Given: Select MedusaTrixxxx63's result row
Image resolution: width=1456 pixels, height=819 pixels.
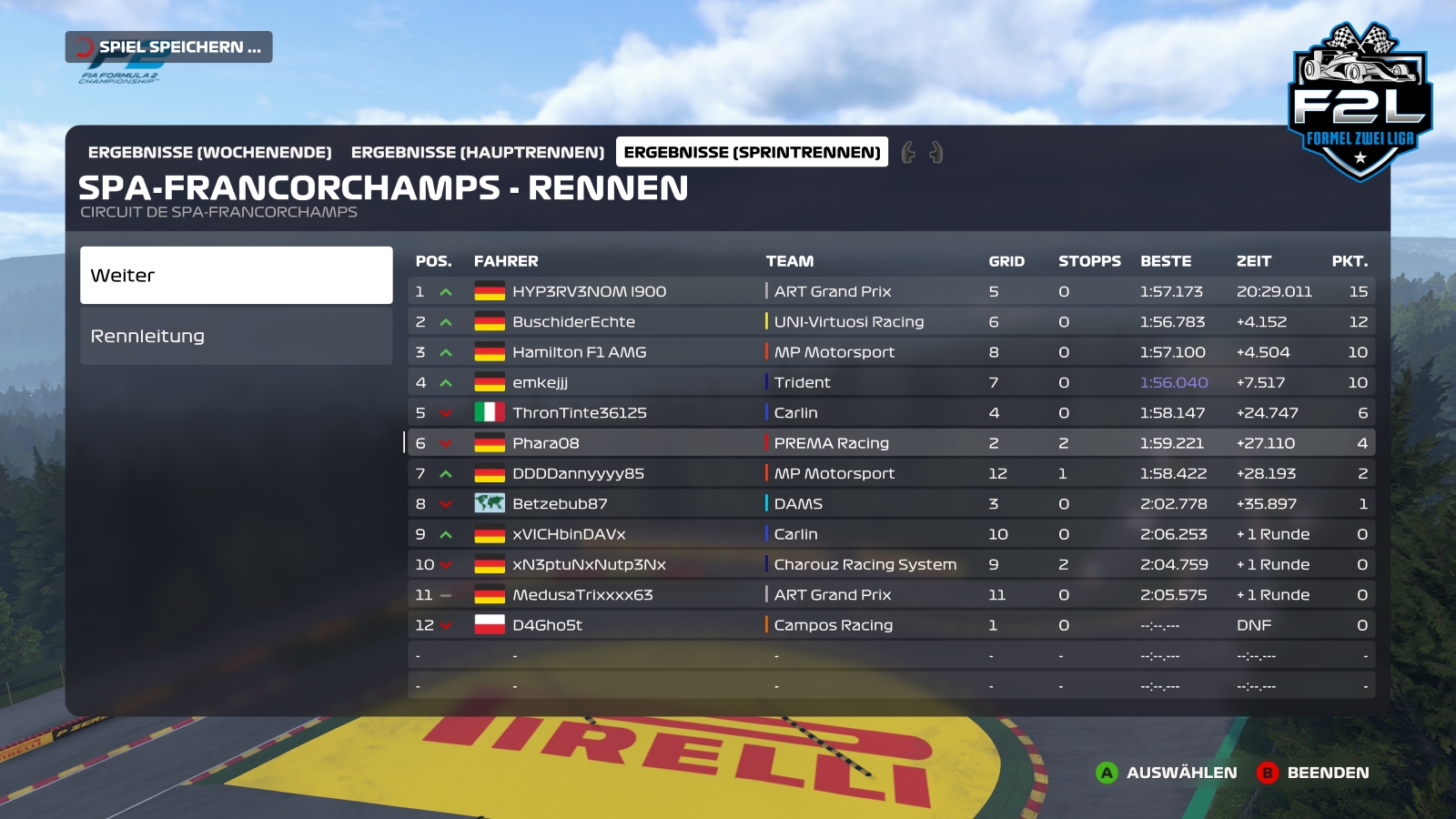Looking at the screenshot, I should pyautogui.click(x=582, y=595).
